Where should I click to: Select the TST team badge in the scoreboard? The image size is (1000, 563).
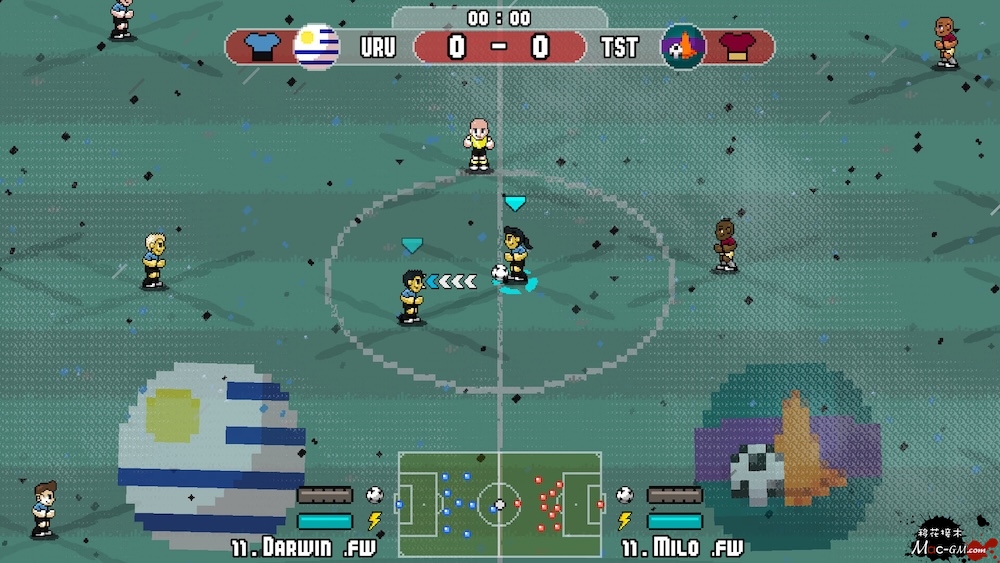(683, 46)
